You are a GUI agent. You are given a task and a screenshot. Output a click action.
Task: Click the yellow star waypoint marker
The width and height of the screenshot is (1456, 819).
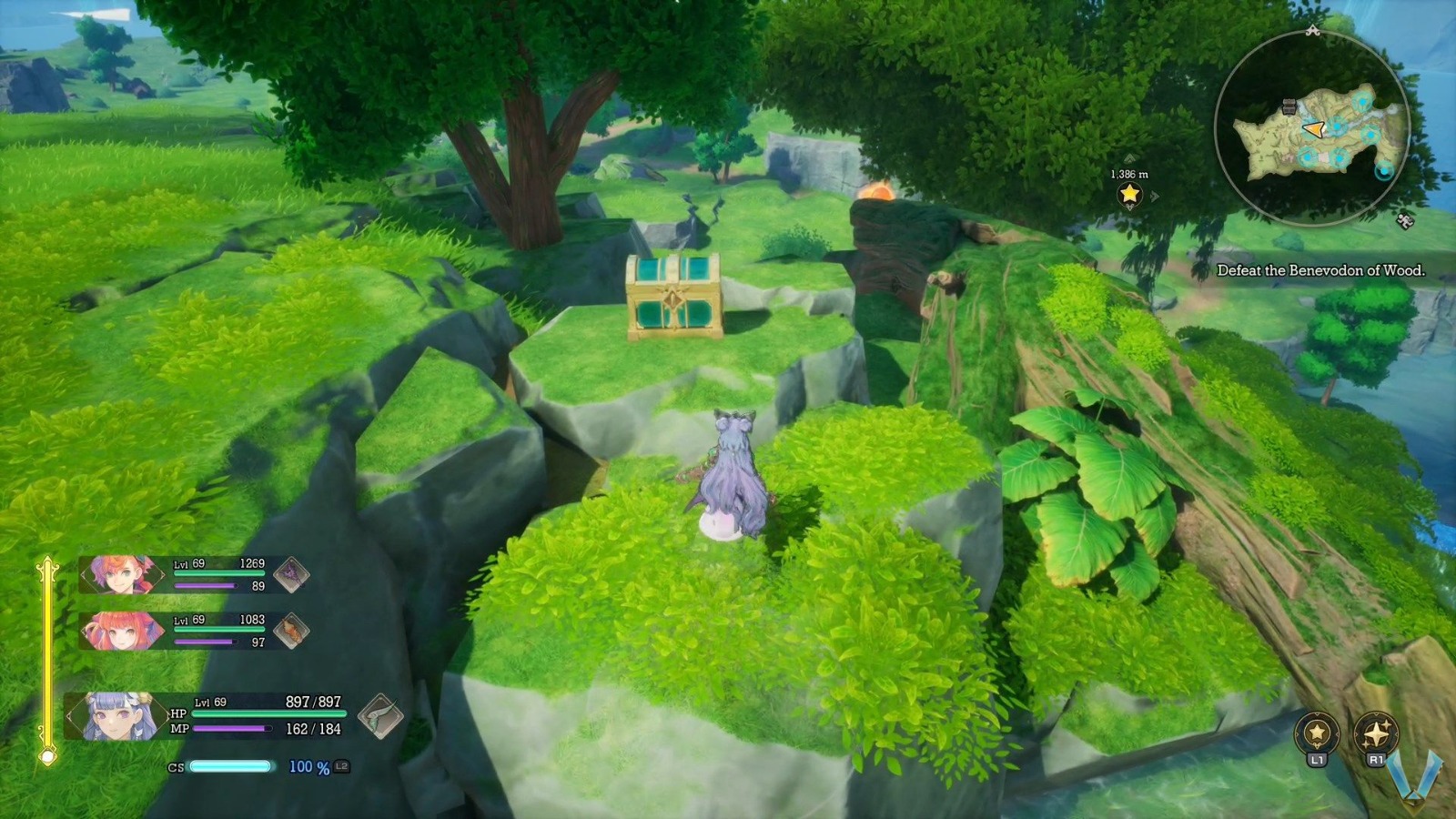[1129, 193]
